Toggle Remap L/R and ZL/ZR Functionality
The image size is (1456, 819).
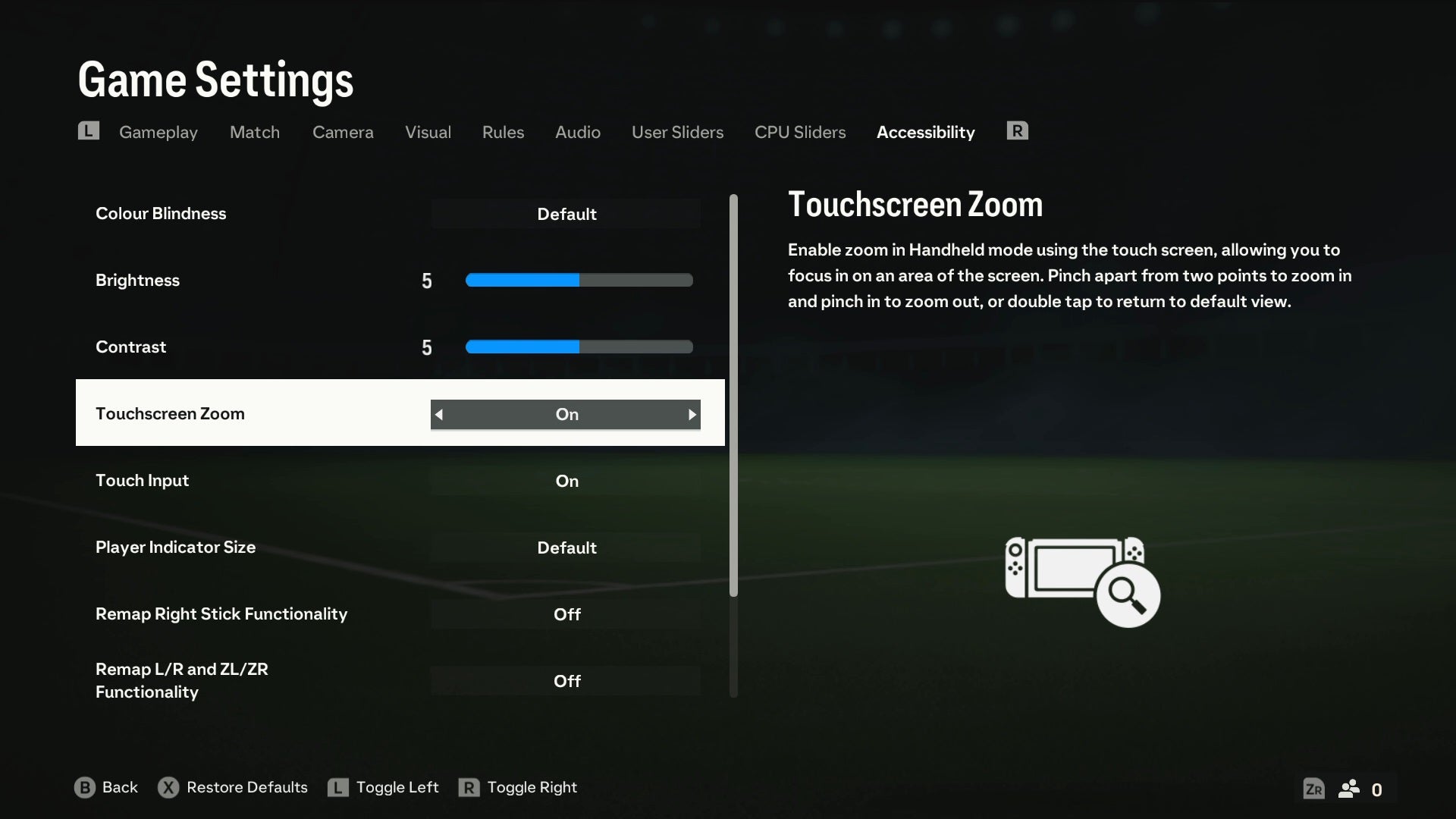[566, 681]
